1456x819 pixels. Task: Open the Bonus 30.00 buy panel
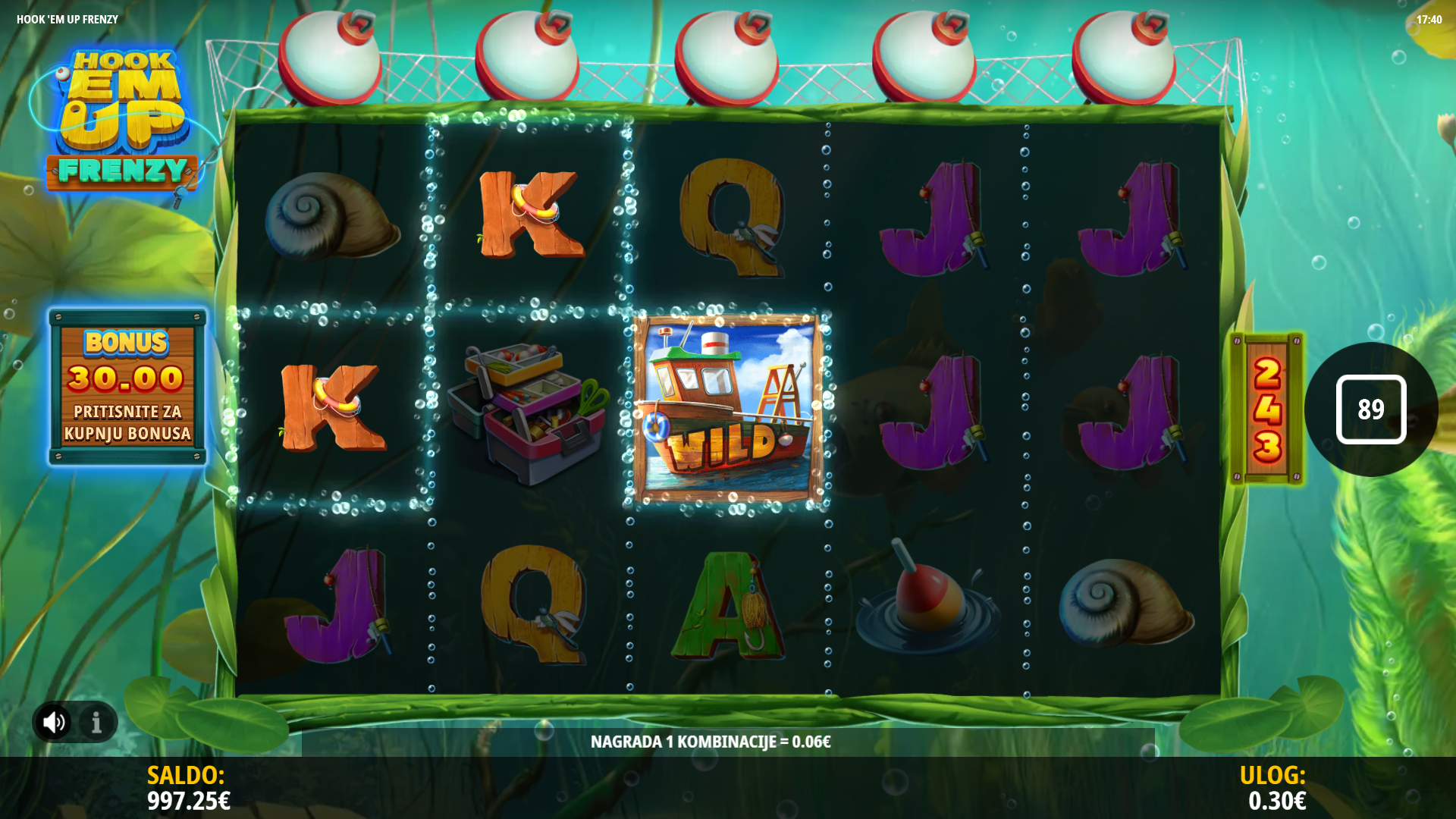point(127,387)
